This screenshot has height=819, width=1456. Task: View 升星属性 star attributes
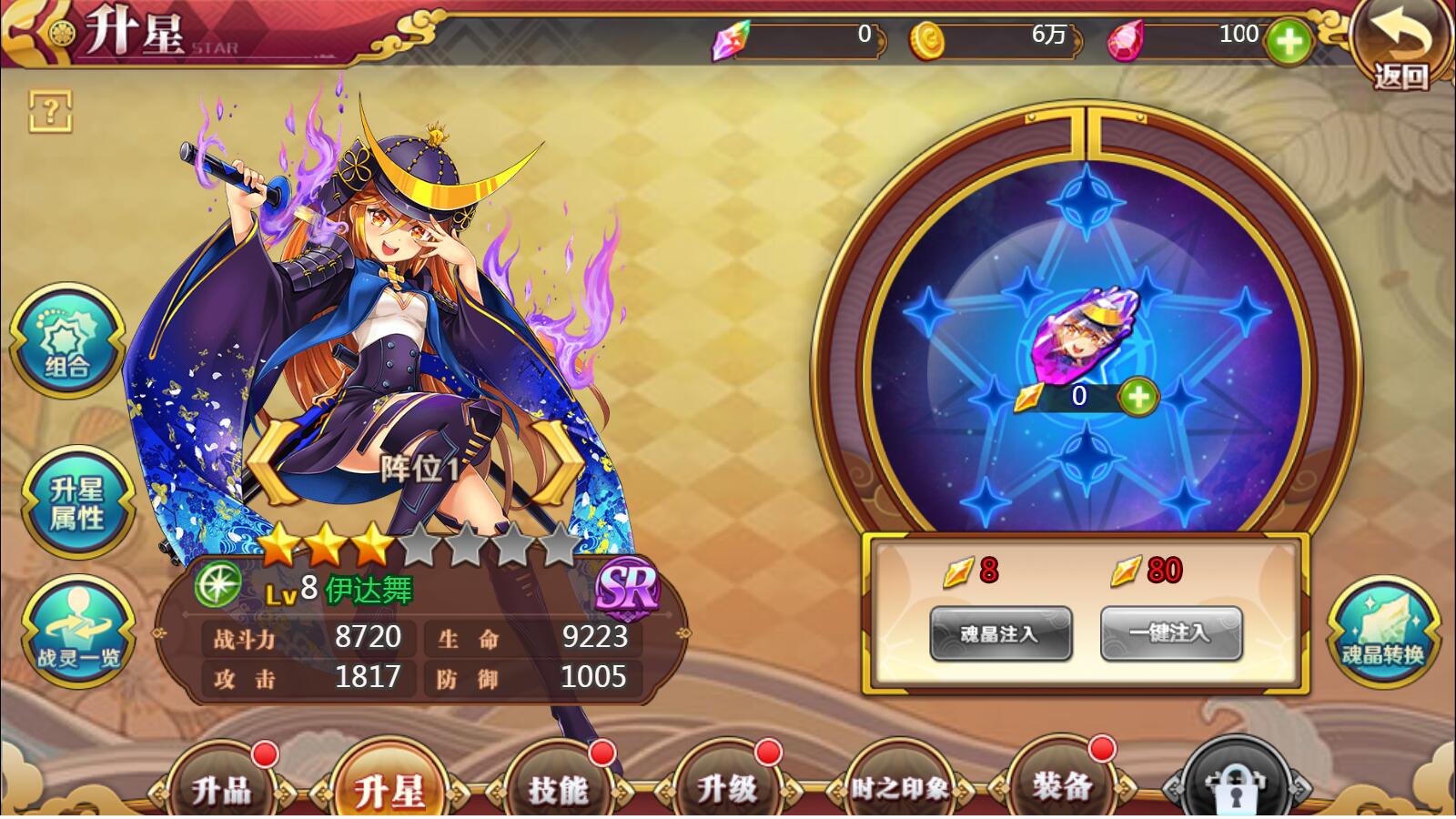[76, 503]
